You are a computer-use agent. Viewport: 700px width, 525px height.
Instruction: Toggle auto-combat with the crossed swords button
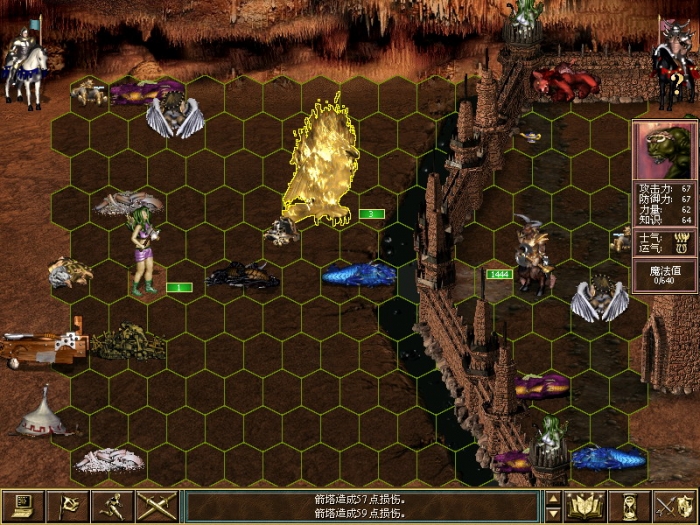(158, 506)
